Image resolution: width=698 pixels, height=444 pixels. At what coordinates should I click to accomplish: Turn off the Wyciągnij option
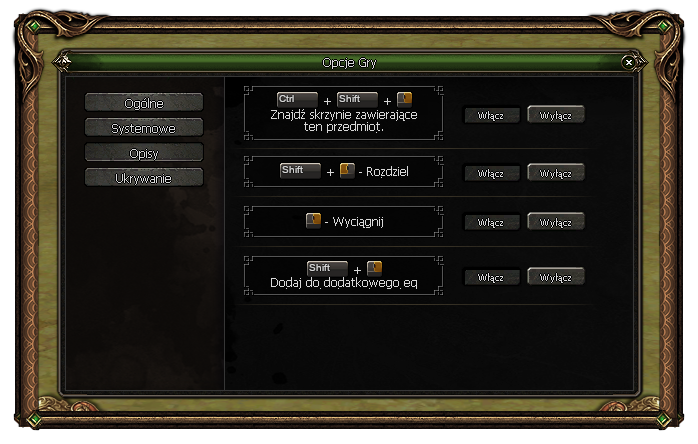[x=555, y=222]
